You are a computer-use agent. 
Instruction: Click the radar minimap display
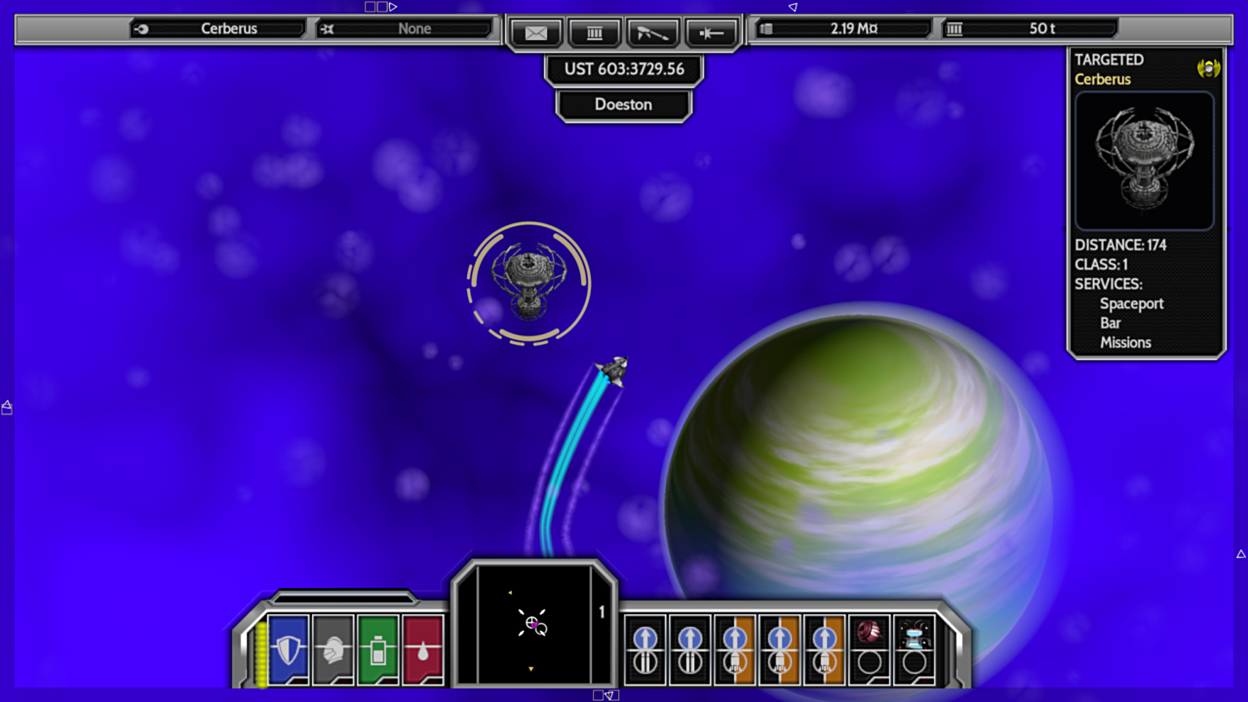coord(532,625)
